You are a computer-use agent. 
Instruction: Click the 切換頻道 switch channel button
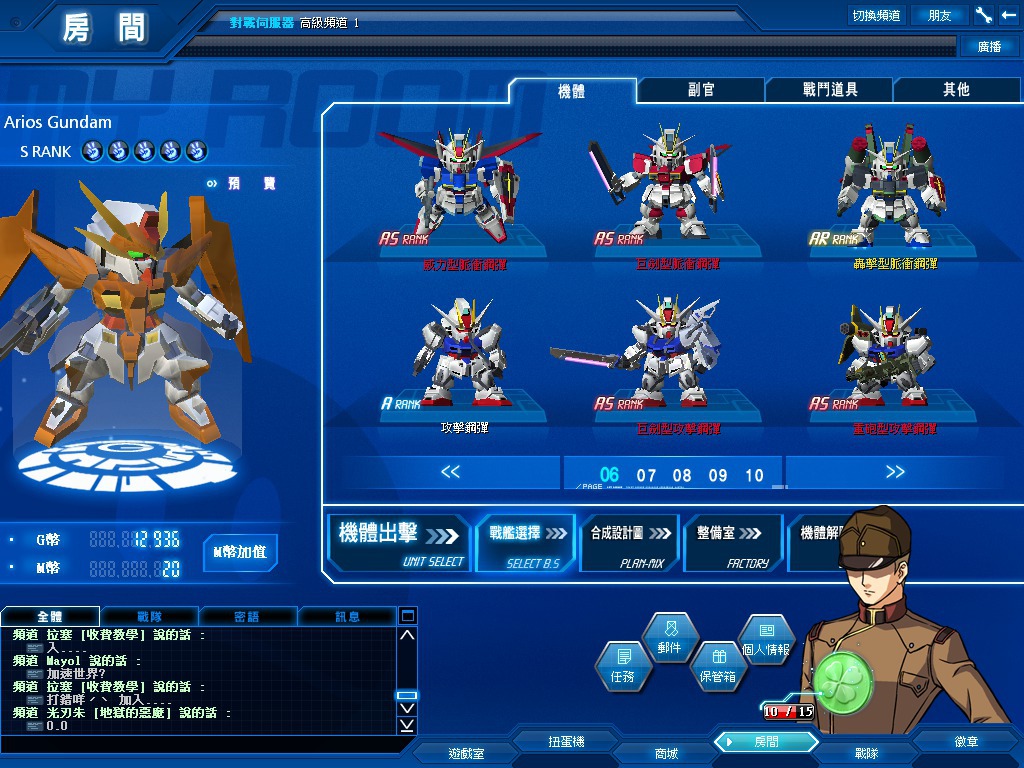click(876, 15)
